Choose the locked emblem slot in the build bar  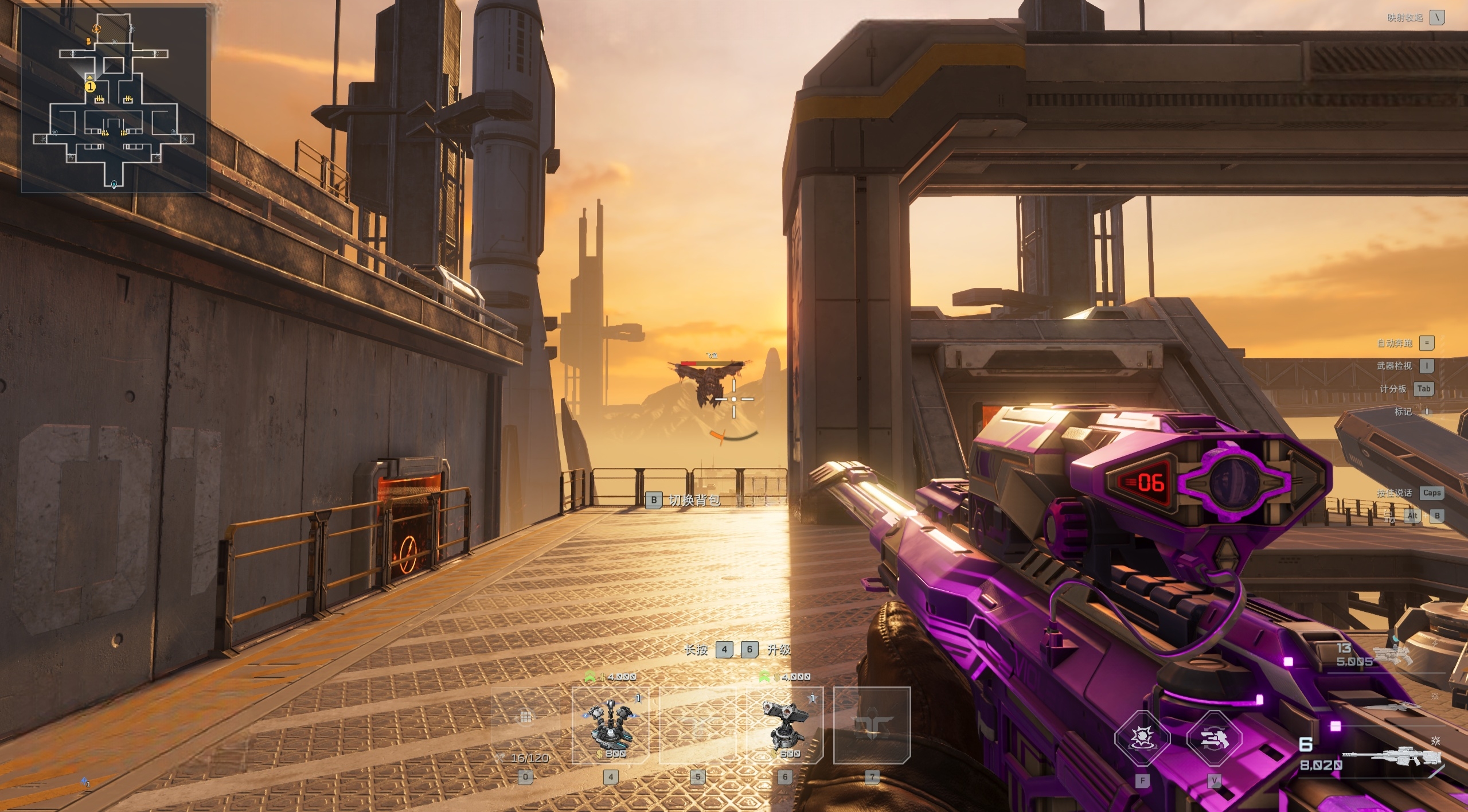coord(872,725)
